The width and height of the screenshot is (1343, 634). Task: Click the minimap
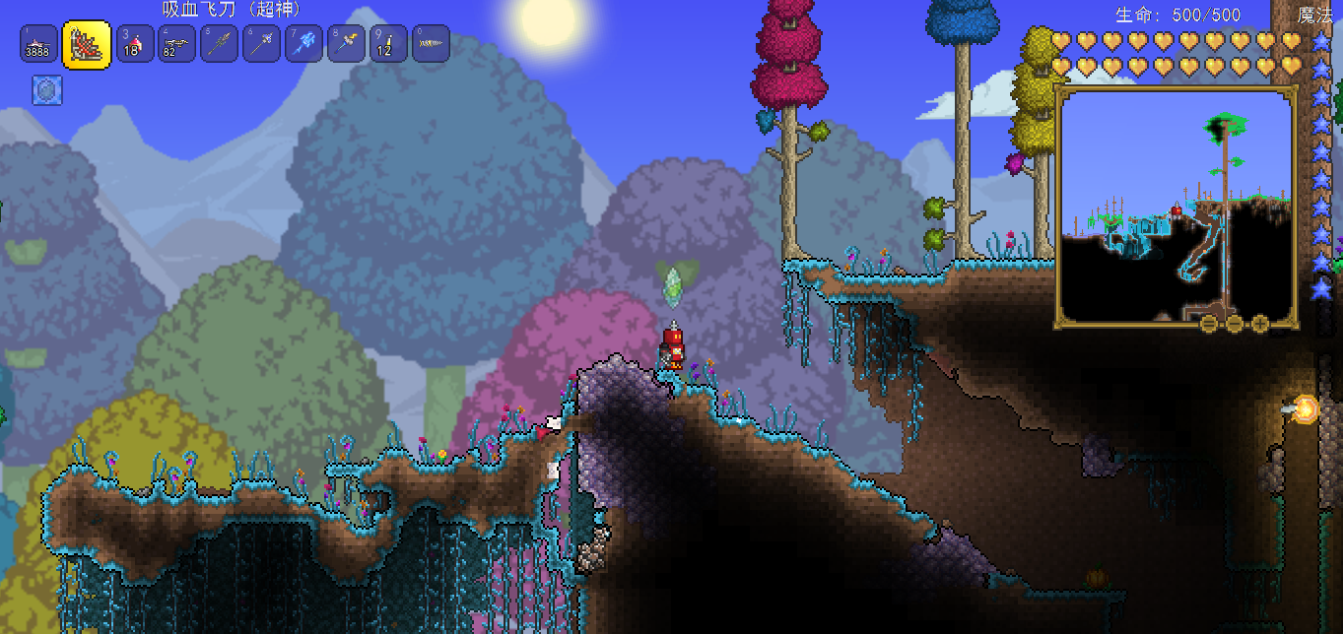[1175, 205]
